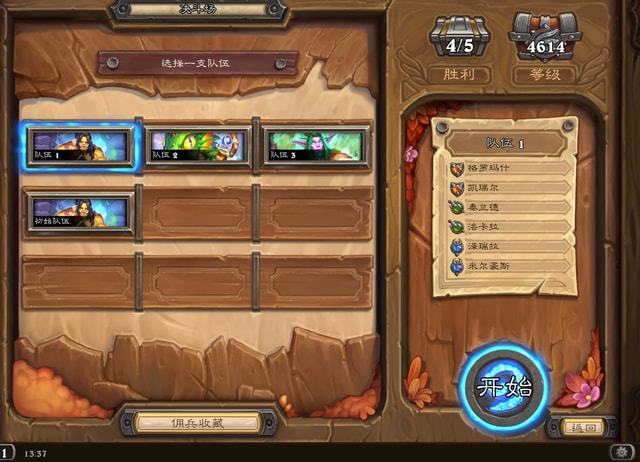640x462 pixels.
Task: Select the 初始队伍 starter team
Action: tap(79, 211)
